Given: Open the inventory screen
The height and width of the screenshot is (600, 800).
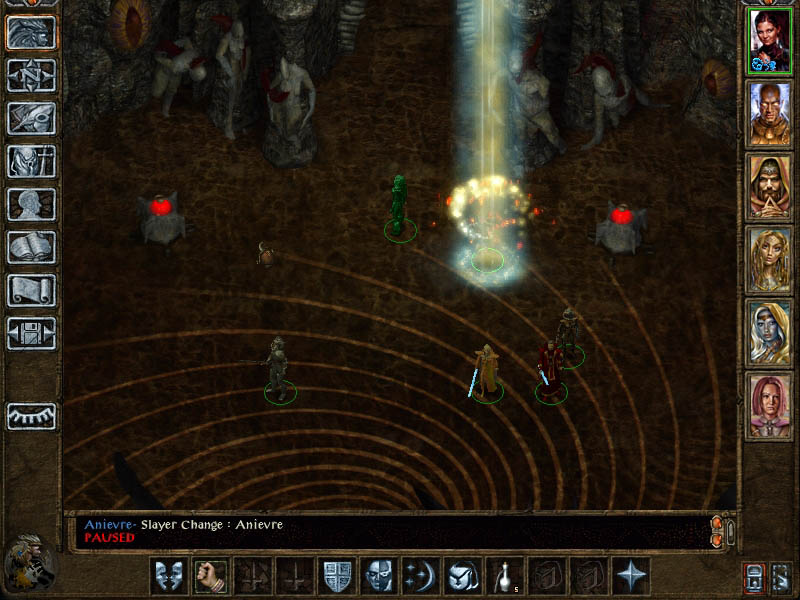Looking at the screenshot, I should [x=31, y=161].
